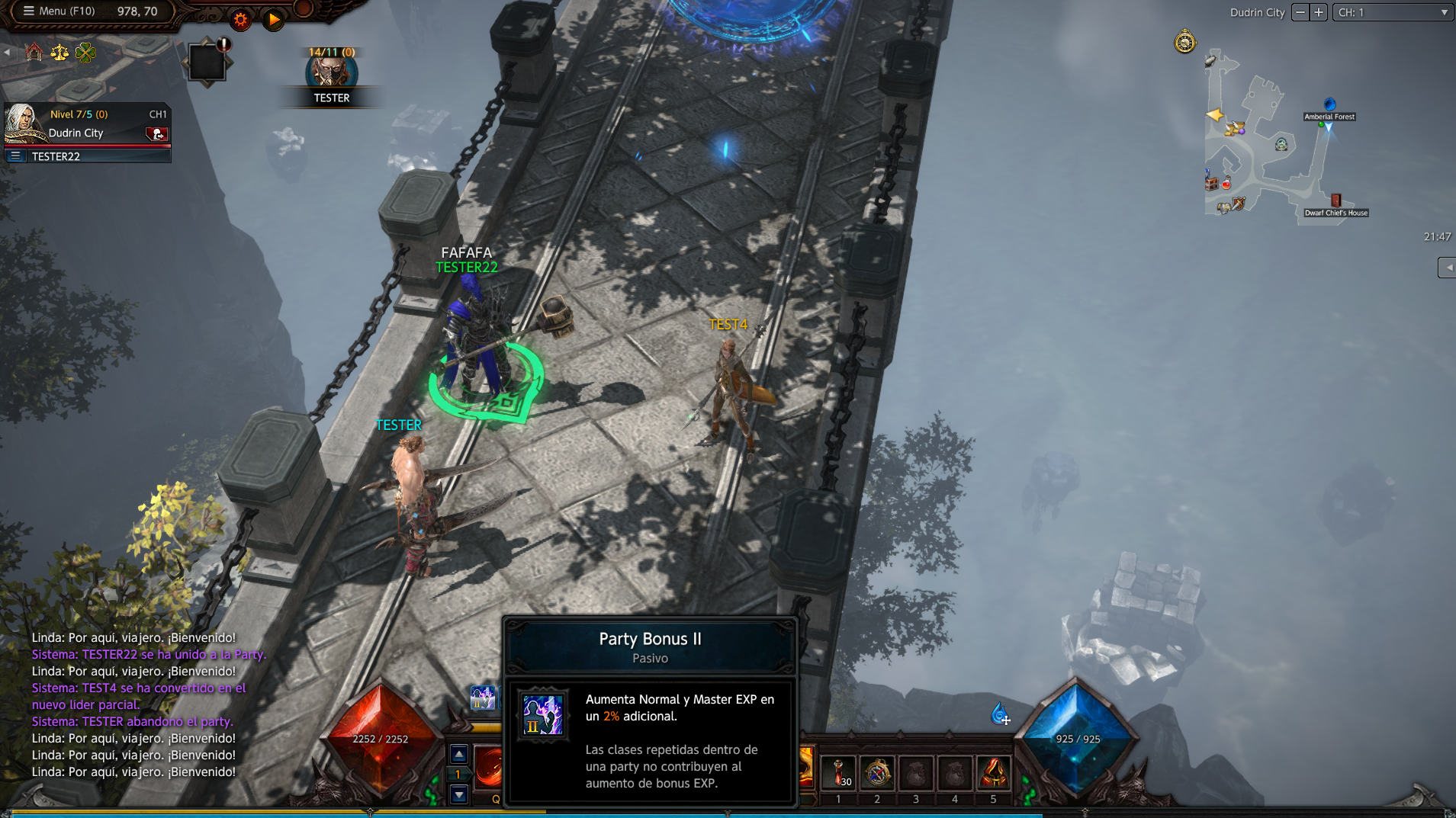Select the Amberial Forest portal marker
Viewport: 1456px width, 818px height.
1329,104
